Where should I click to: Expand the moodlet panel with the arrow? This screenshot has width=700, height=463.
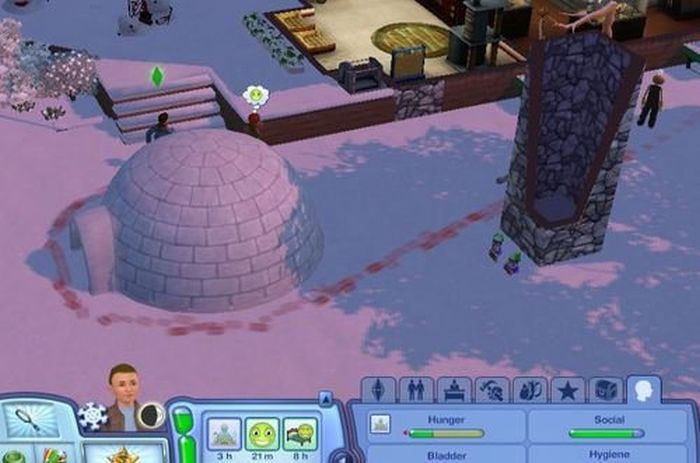coord(325,399)
